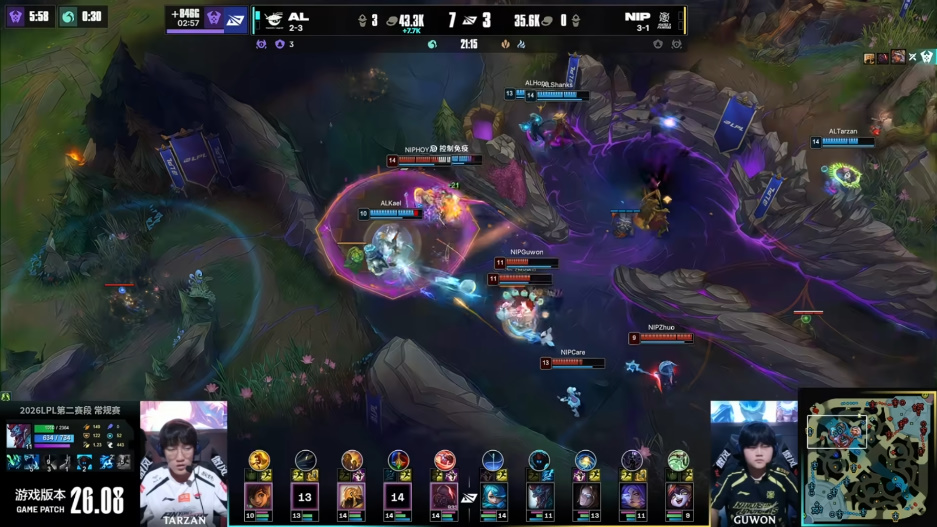Select the golden armored champion portrait
The image size is (937, 527).
352,496
